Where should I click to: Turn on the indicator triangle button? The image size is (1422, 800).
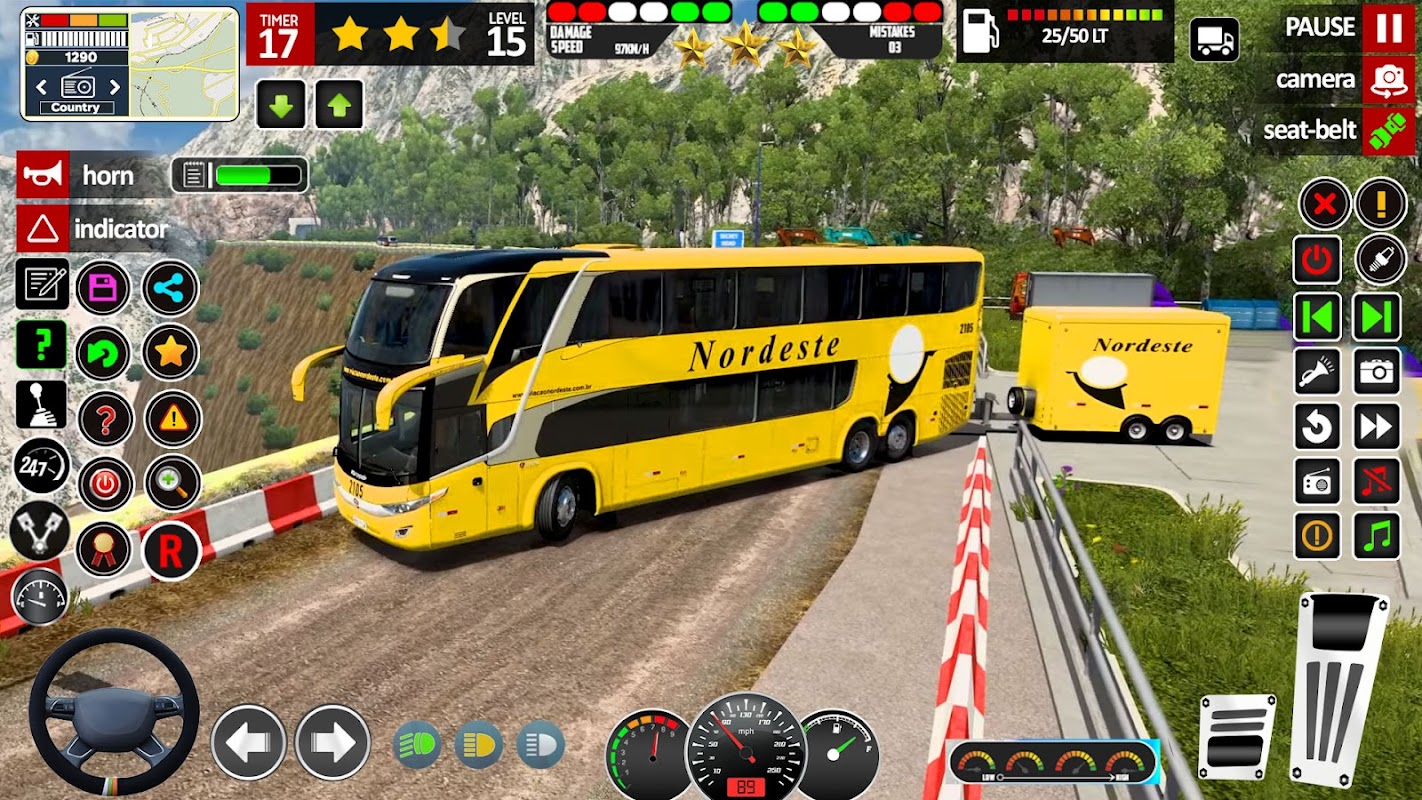click(x=43, y=229)
